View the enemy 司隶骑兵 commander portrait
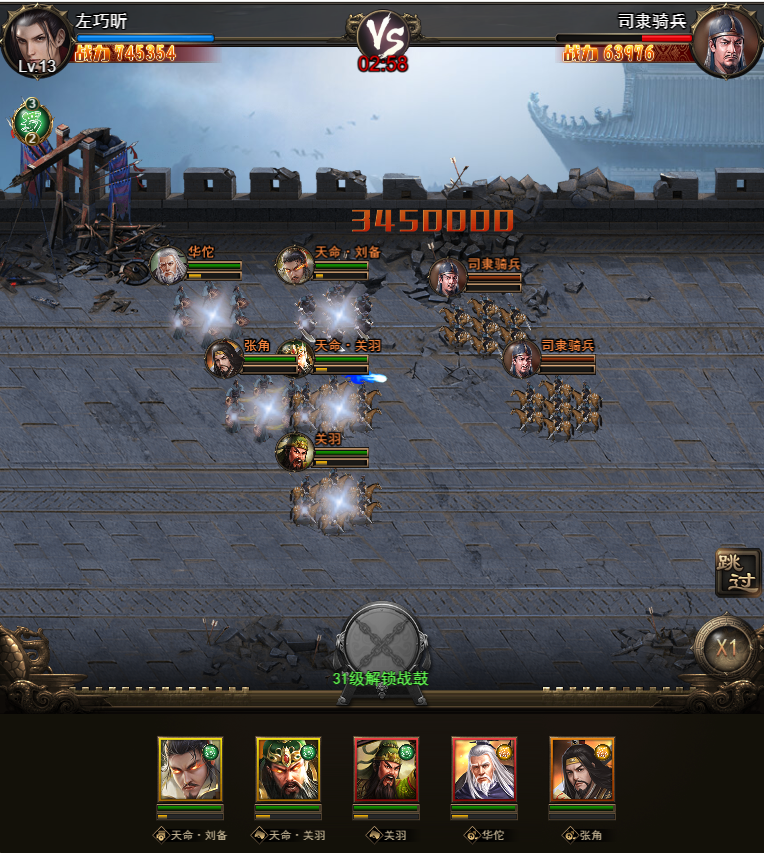This screenshot has height=853, width=764. 726,42
